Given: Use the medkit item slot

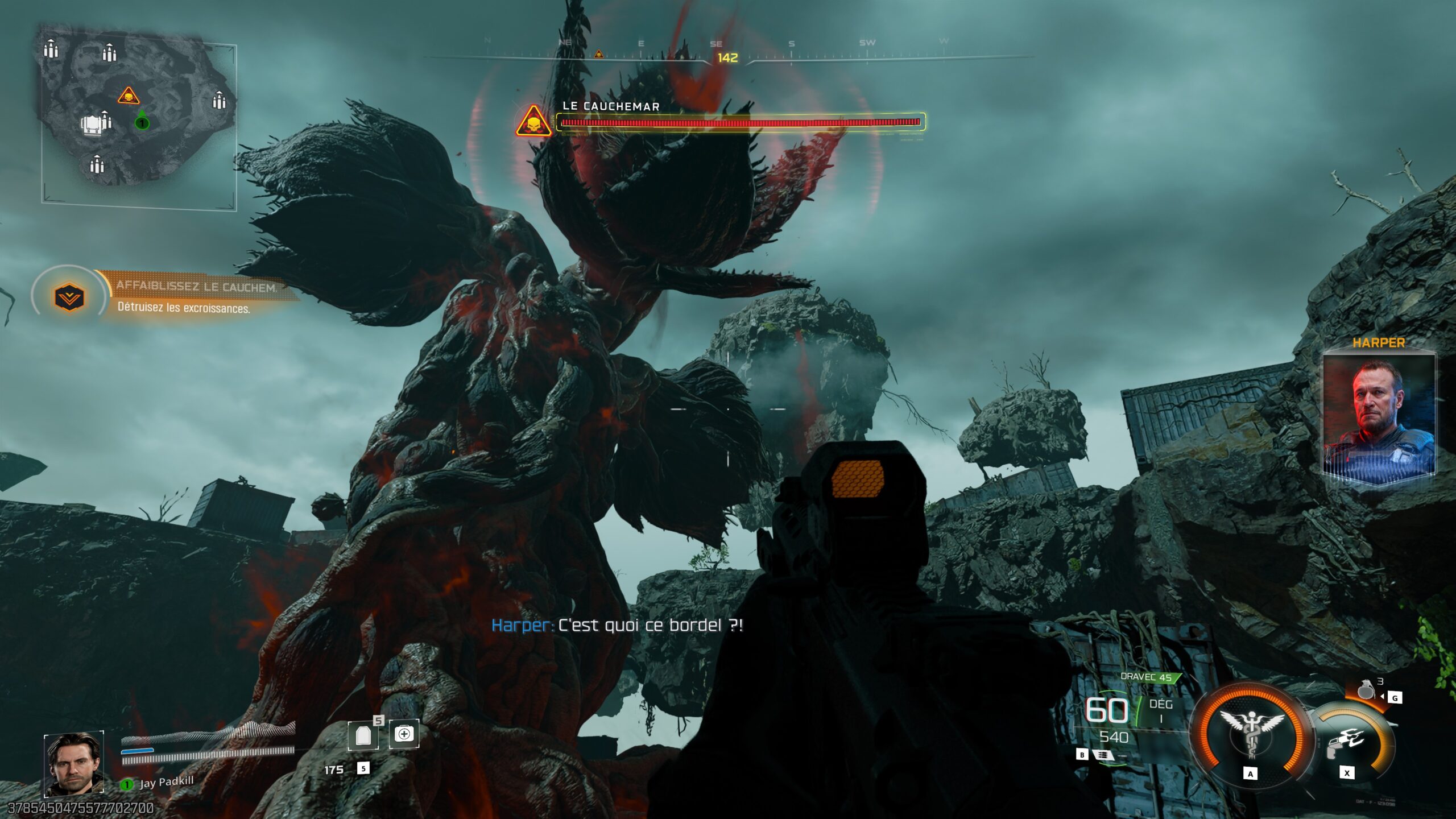Looking at the screenshot, I should [x=404, y=734].
